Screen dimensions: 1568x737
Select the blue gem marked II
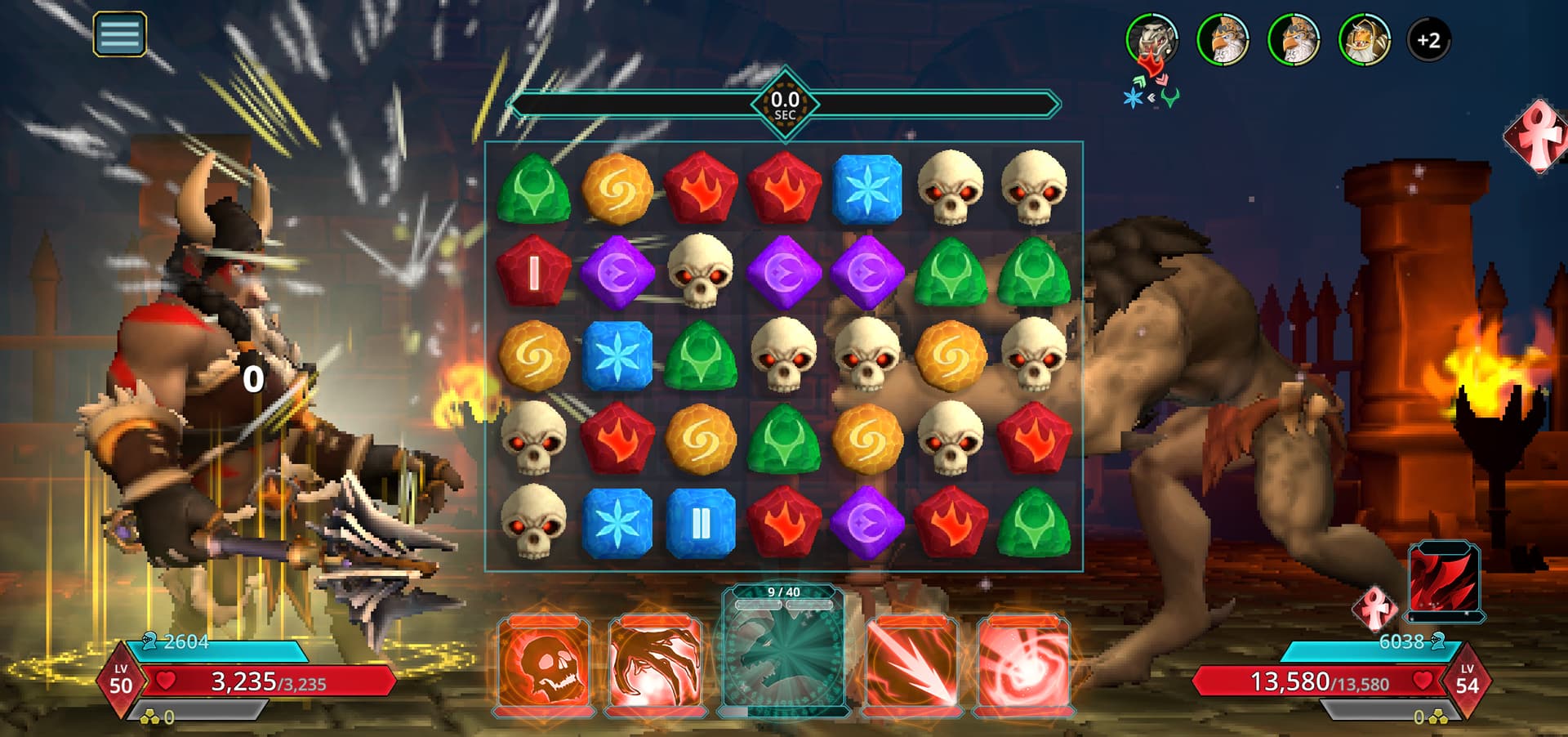coord(701,524)
